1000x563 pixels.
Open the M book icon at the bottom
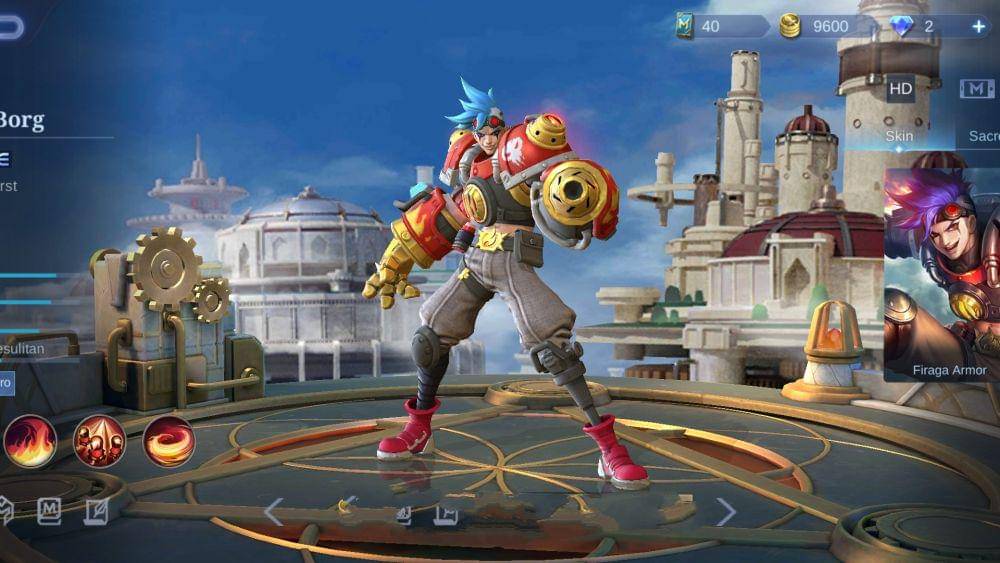coord(49,512)
